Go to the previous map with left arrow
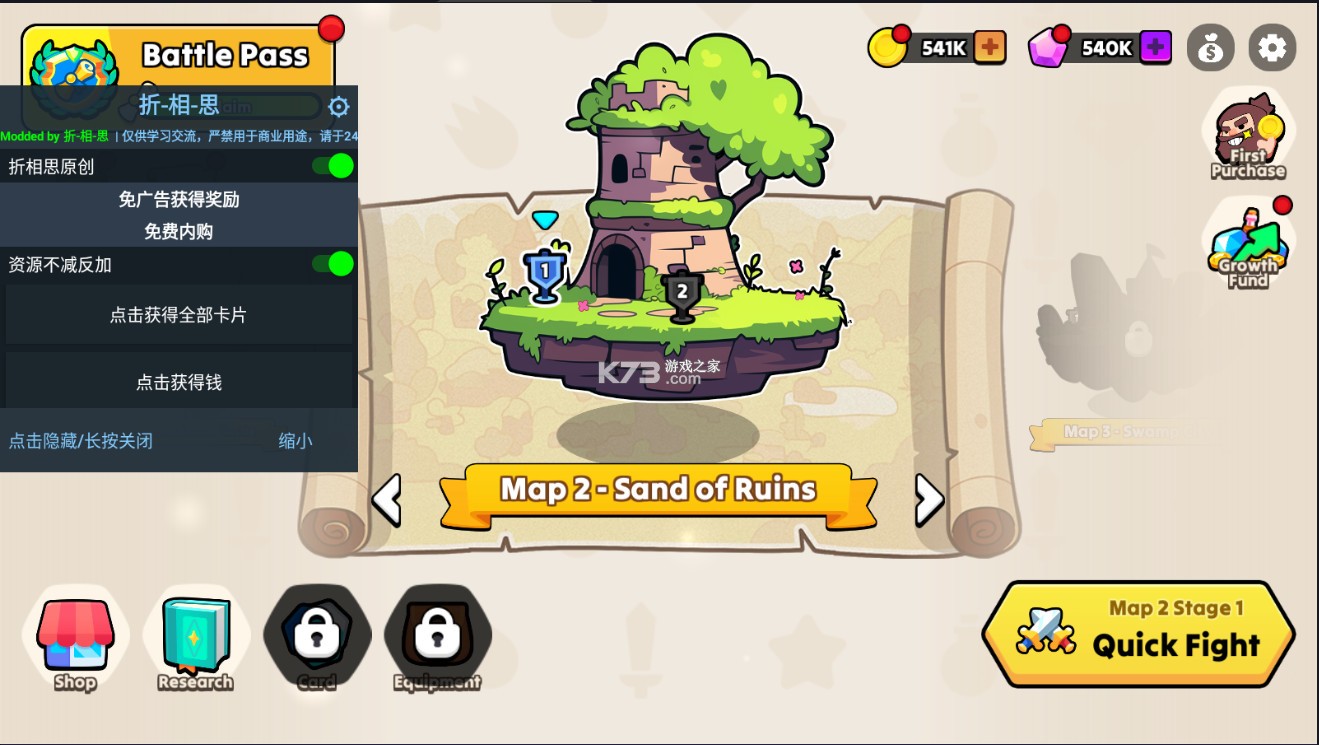1319x745 pixels. pos(386,499)
